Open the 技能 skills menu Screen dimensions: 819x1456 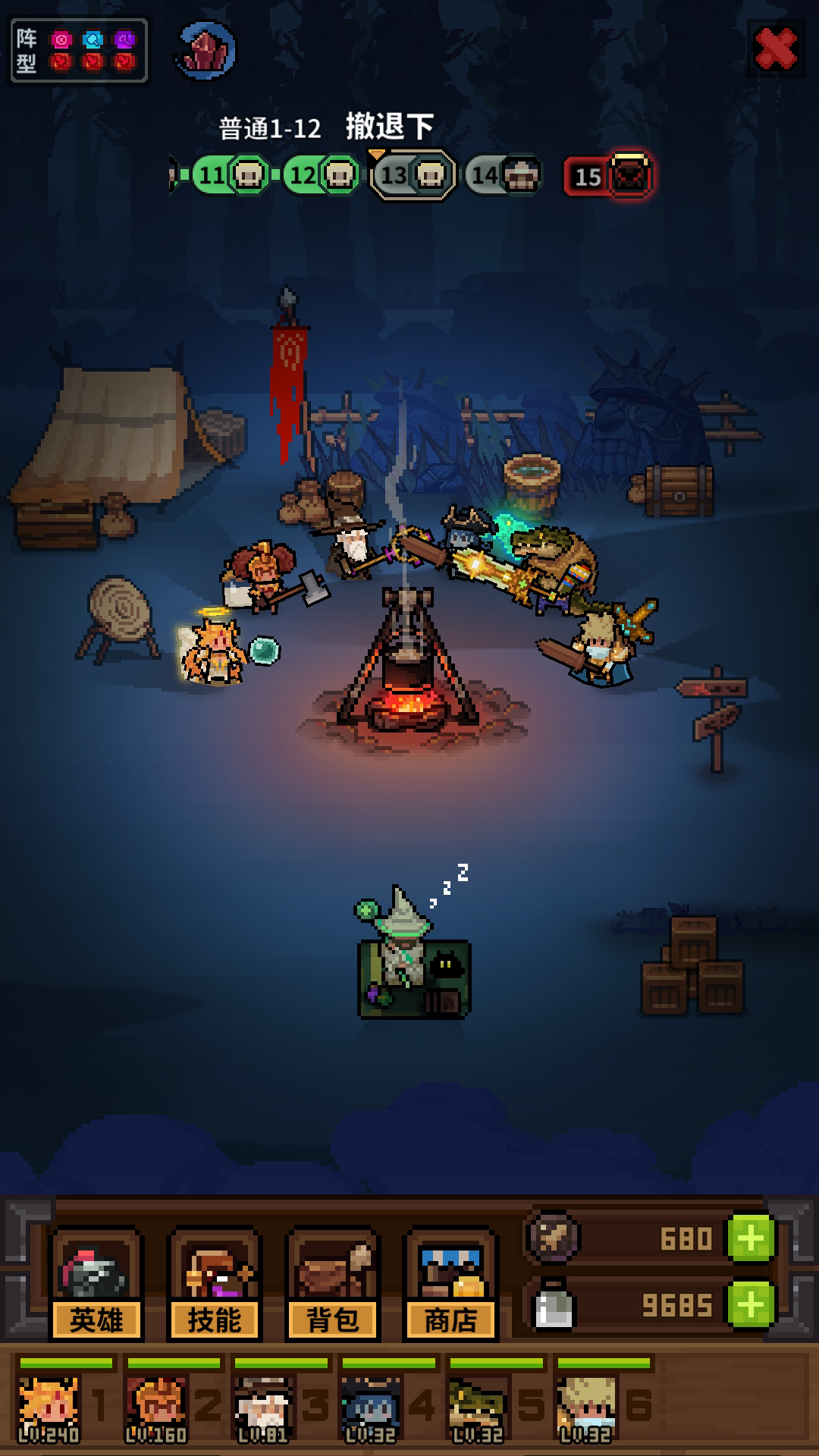tap(215, 1283)
